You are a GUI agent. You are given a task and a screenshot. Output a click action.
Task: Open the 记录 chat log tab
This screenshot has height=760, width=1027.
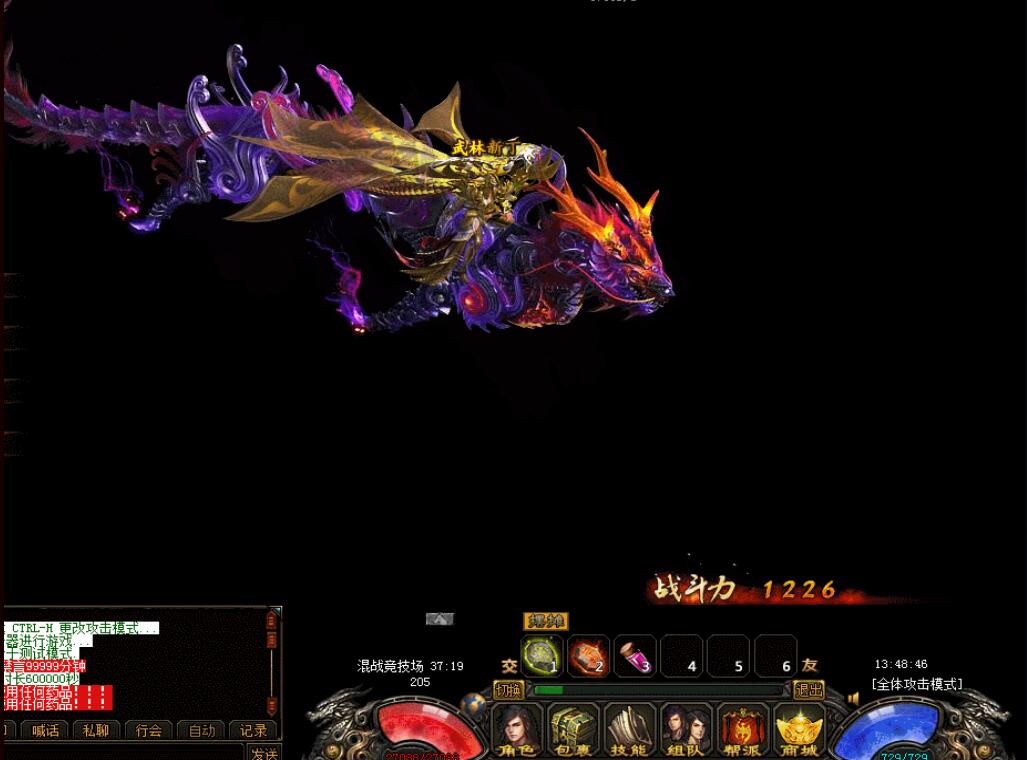point(253,731)
